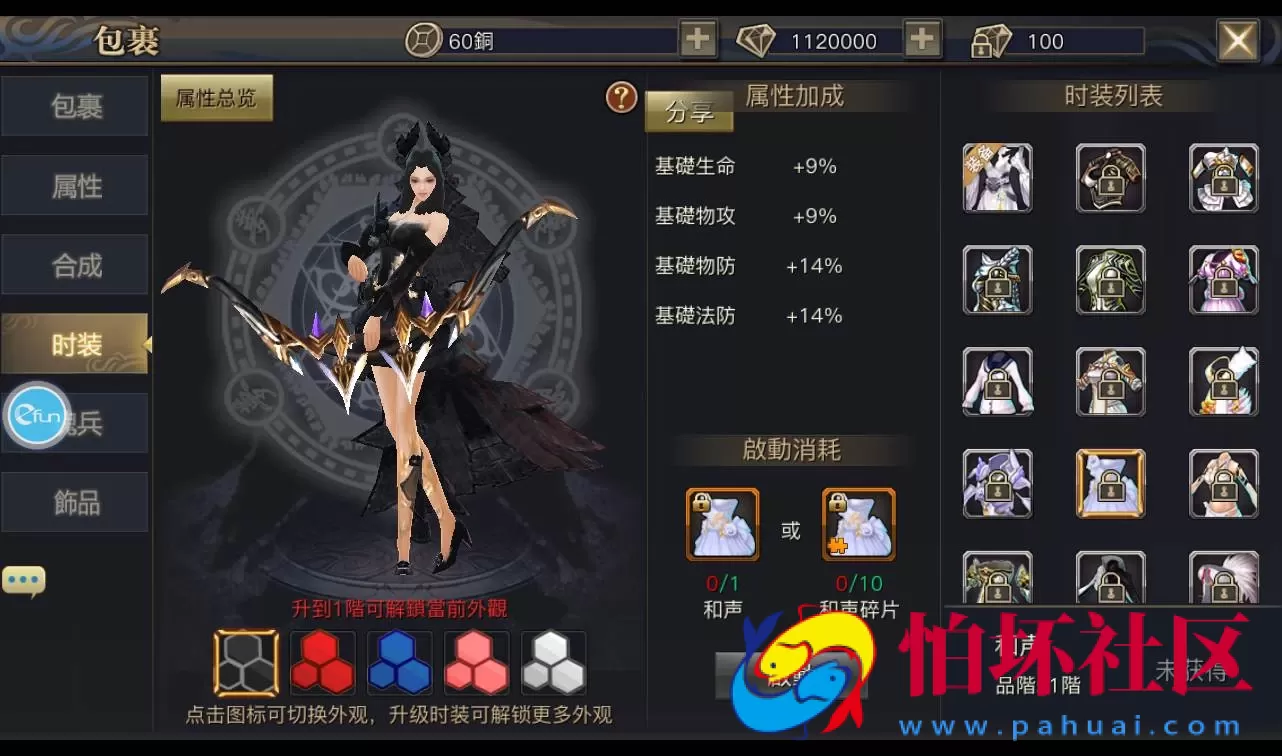Viewport: 1282px width, 756px height.
Task: Switch to the 合成 tab
Action: point(74,265)
